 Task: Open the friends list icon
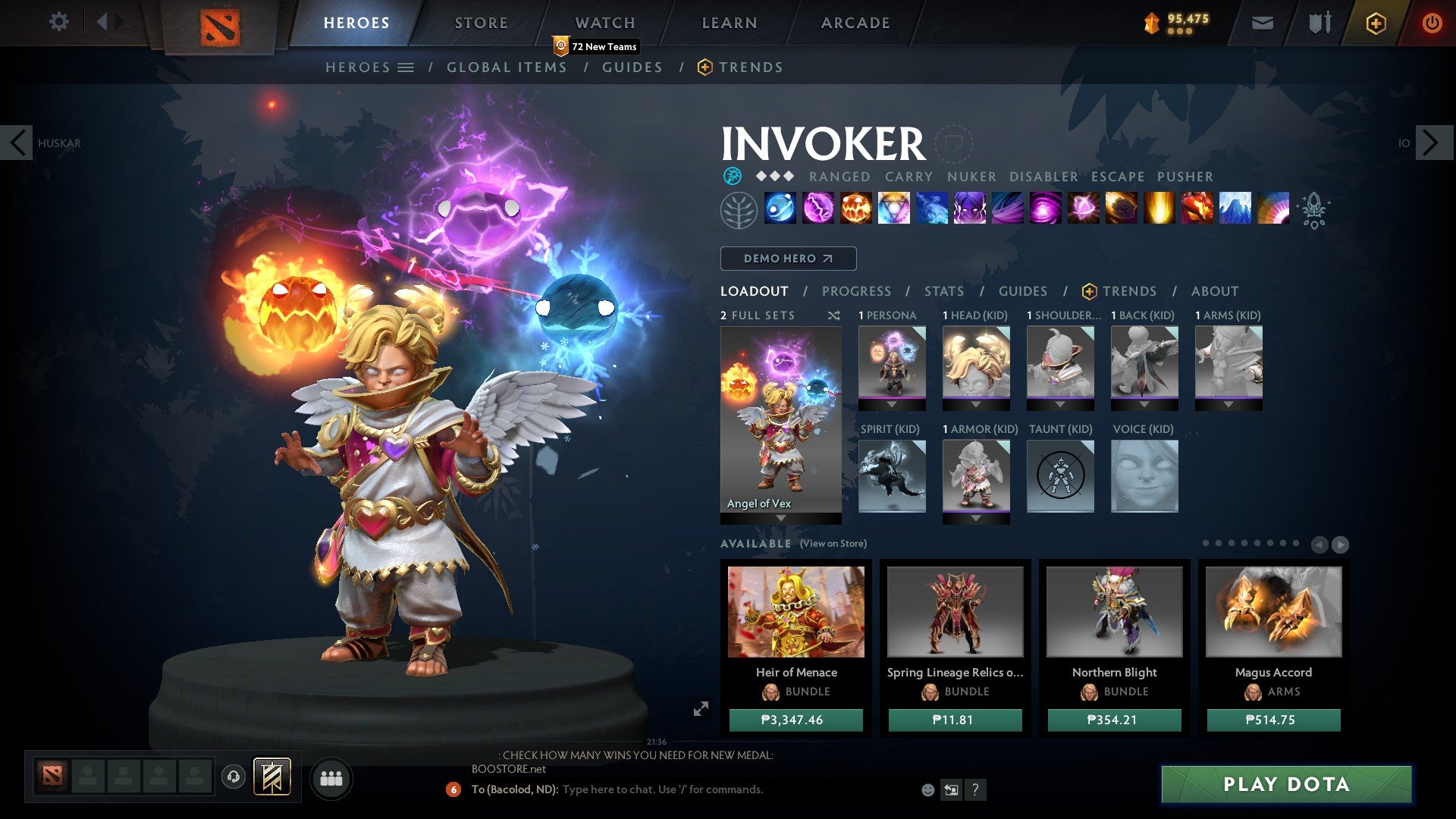click(x=331, y=778)
